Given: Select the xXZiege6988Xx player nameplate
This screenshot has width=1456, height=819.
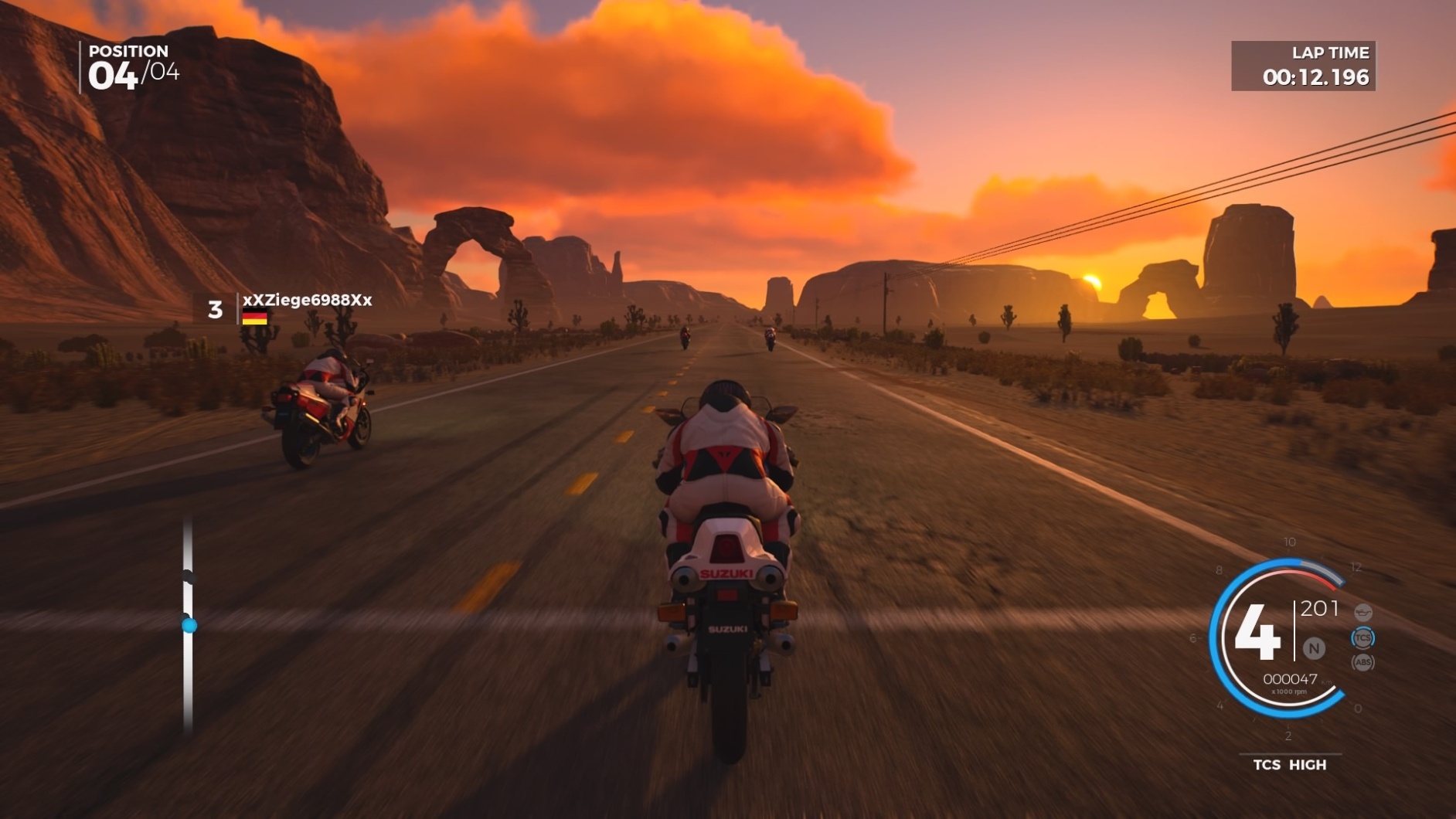Looking at the screenshot, I should (x=306, y=301).
